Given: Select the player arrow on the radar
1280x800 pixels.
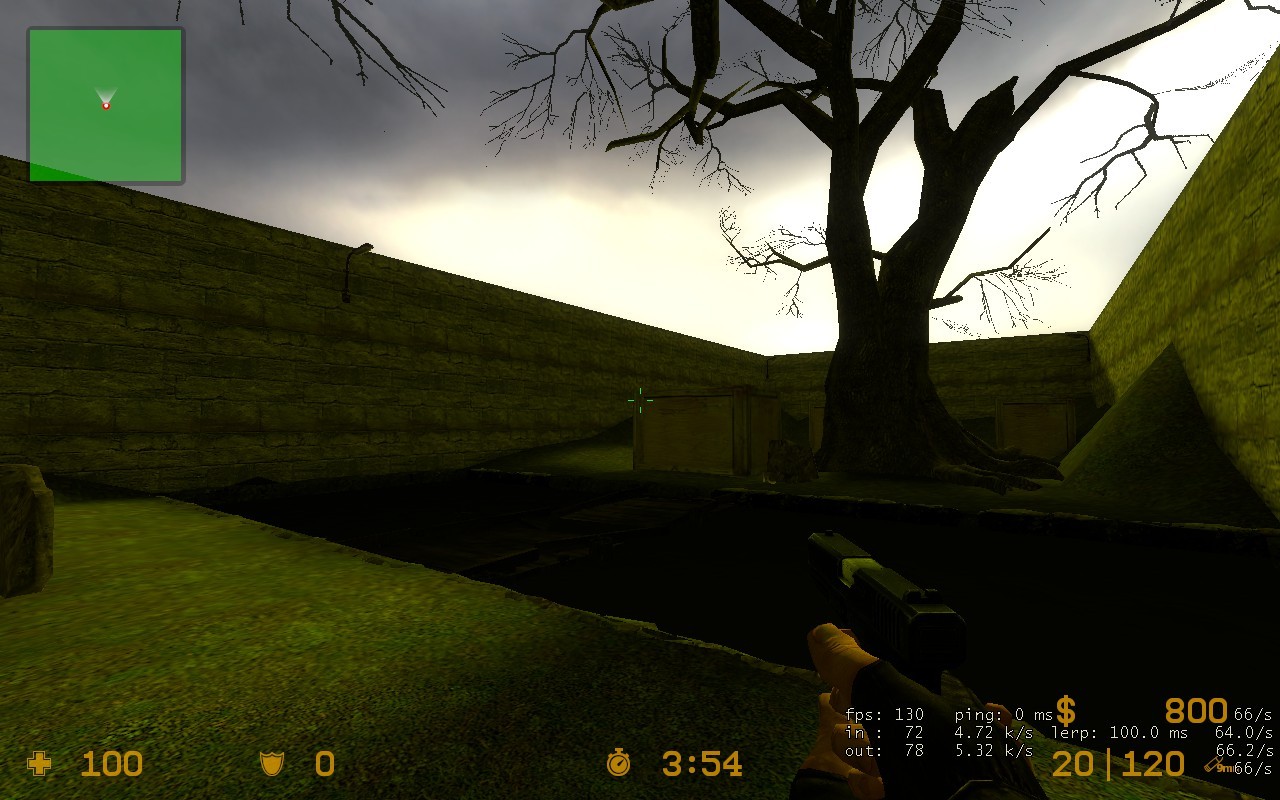Looking at the screenshot, I should pos(104,98).
